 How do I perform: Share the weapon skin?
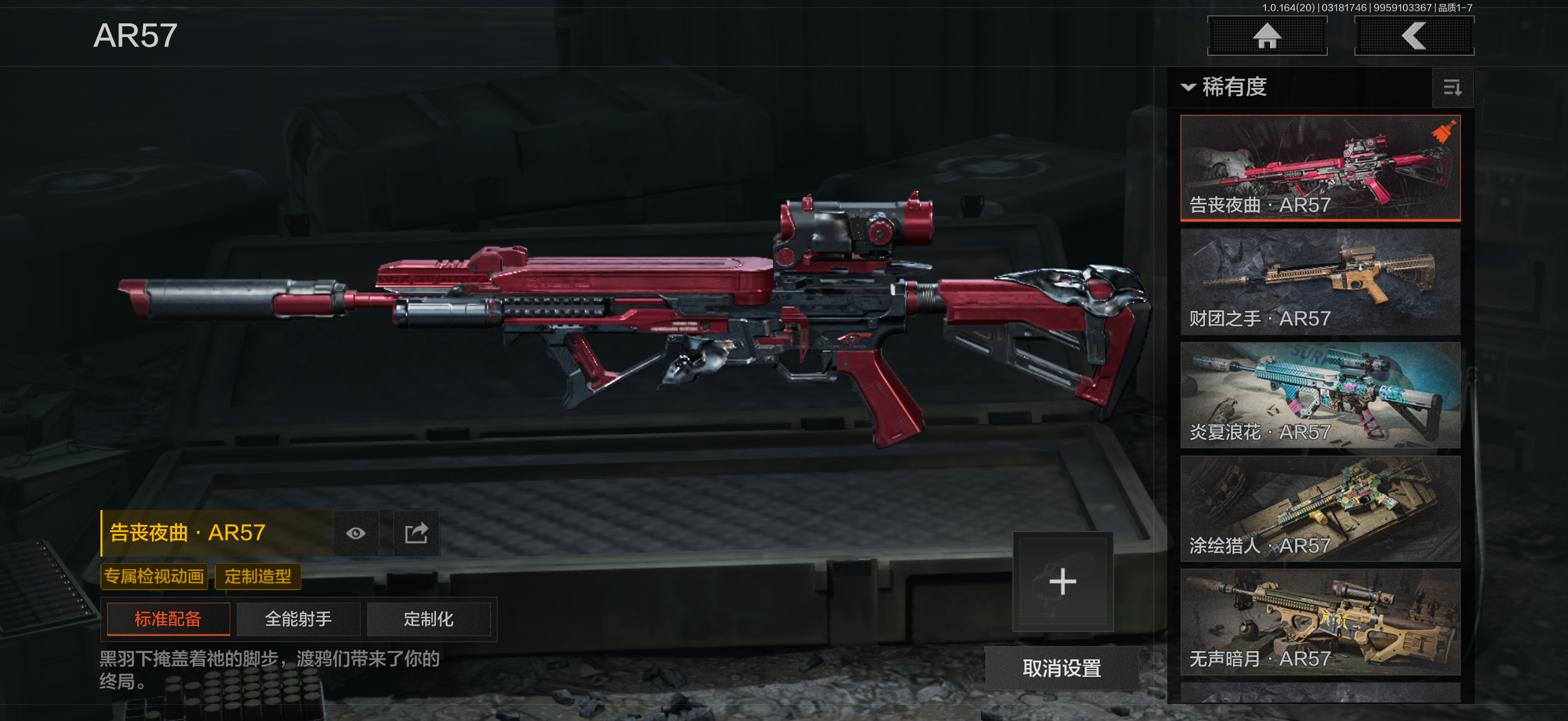point(416,534)
